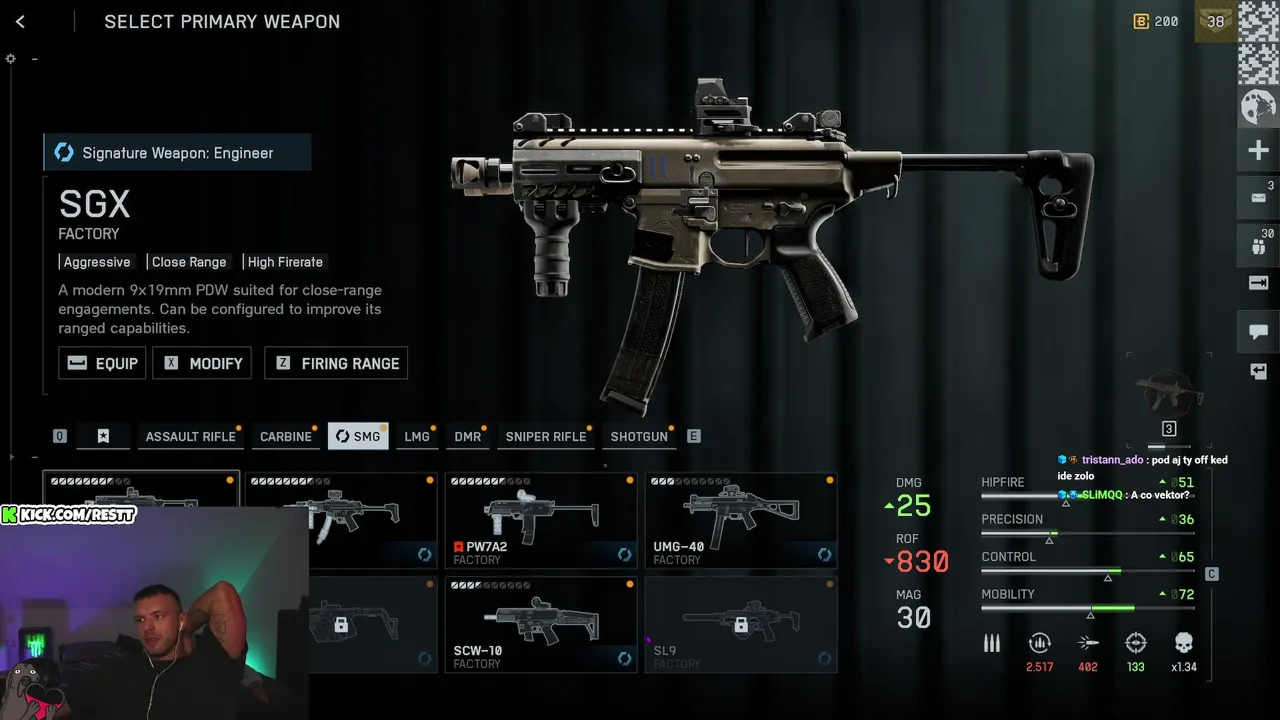Go back using the top-left arrow
1280x720 pixels.
(20, 22)
